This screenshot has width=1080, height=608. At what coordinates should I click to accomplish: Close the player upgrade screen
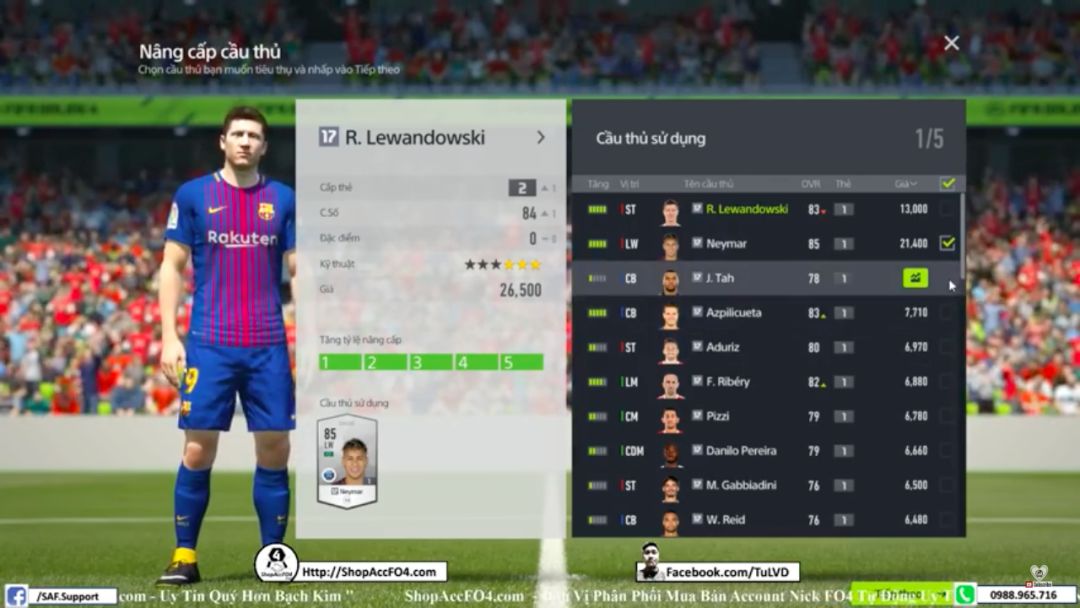click(x=951, y=43)
